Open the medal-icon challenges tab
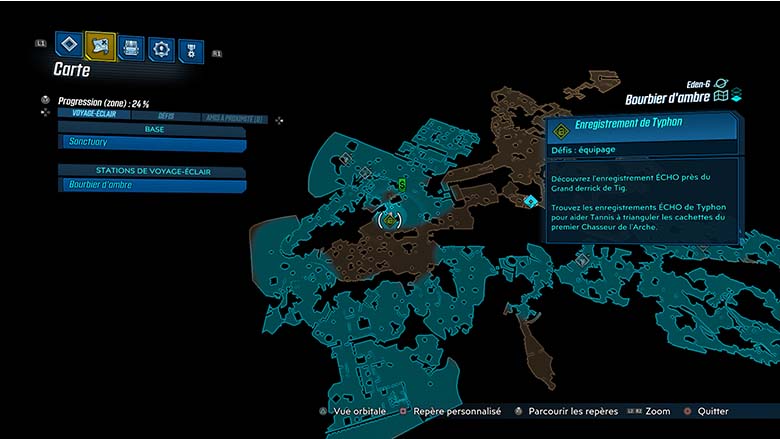Image resolution: width=780 pixels, height=439 pixels. 190,50
